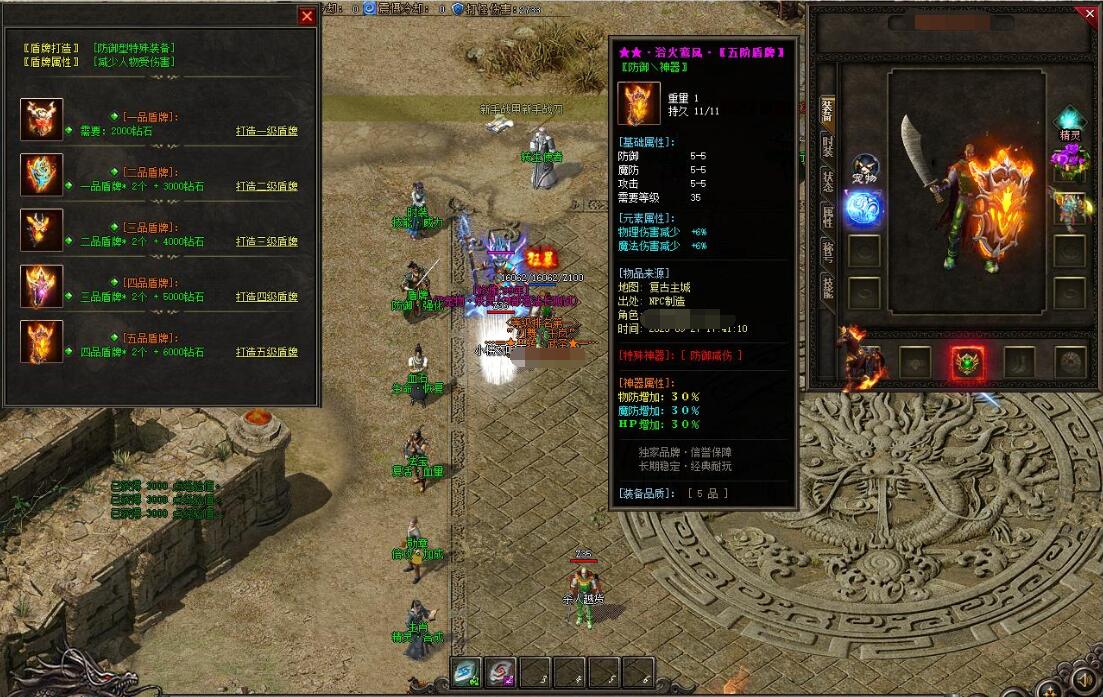Click the 打造四级盾牌 forge link
Screen dimensions: 1103x697
tap(266, 297)
